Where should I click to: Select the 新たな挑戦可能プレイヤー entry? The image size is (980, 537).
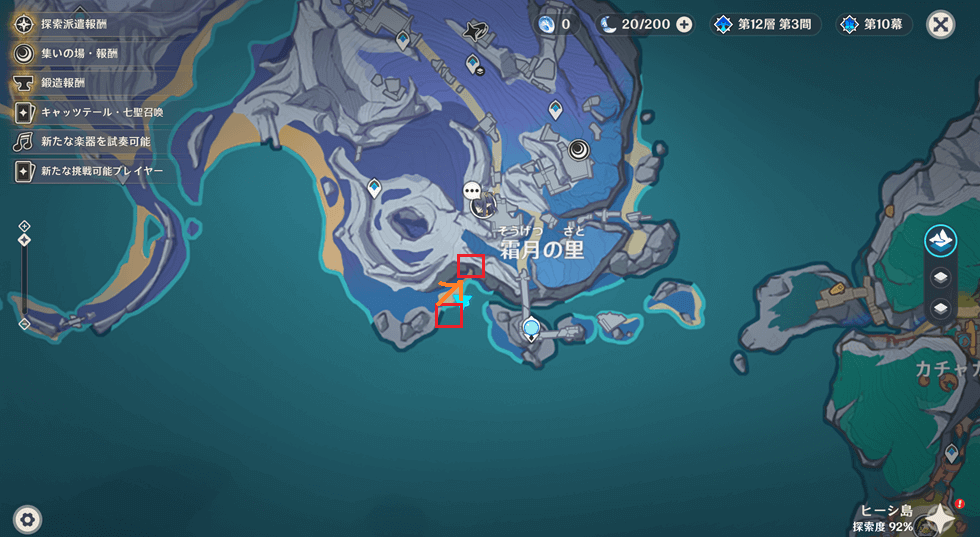[100, 171]
